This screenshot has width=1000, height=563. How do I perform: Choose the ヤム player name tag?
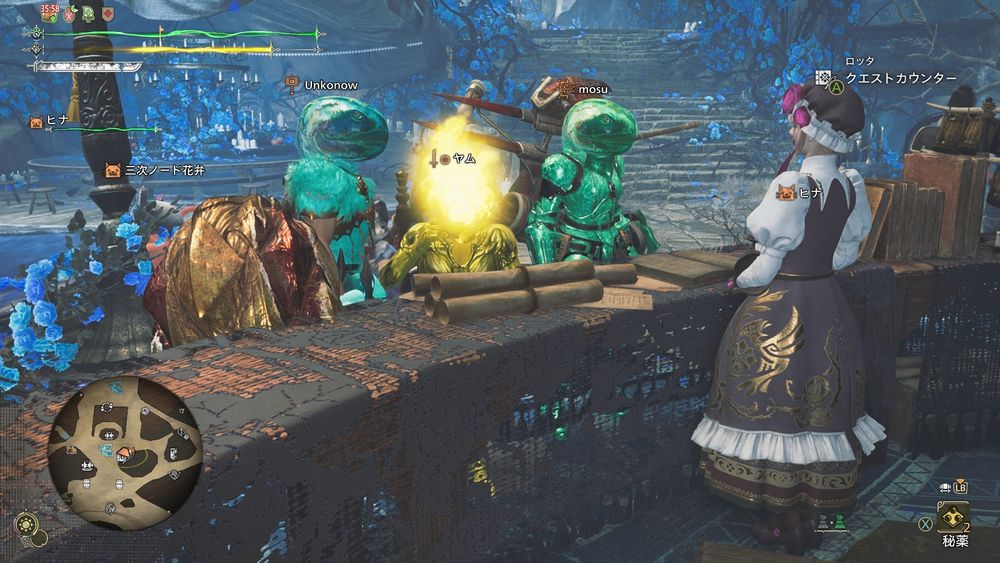click(462, 158)
